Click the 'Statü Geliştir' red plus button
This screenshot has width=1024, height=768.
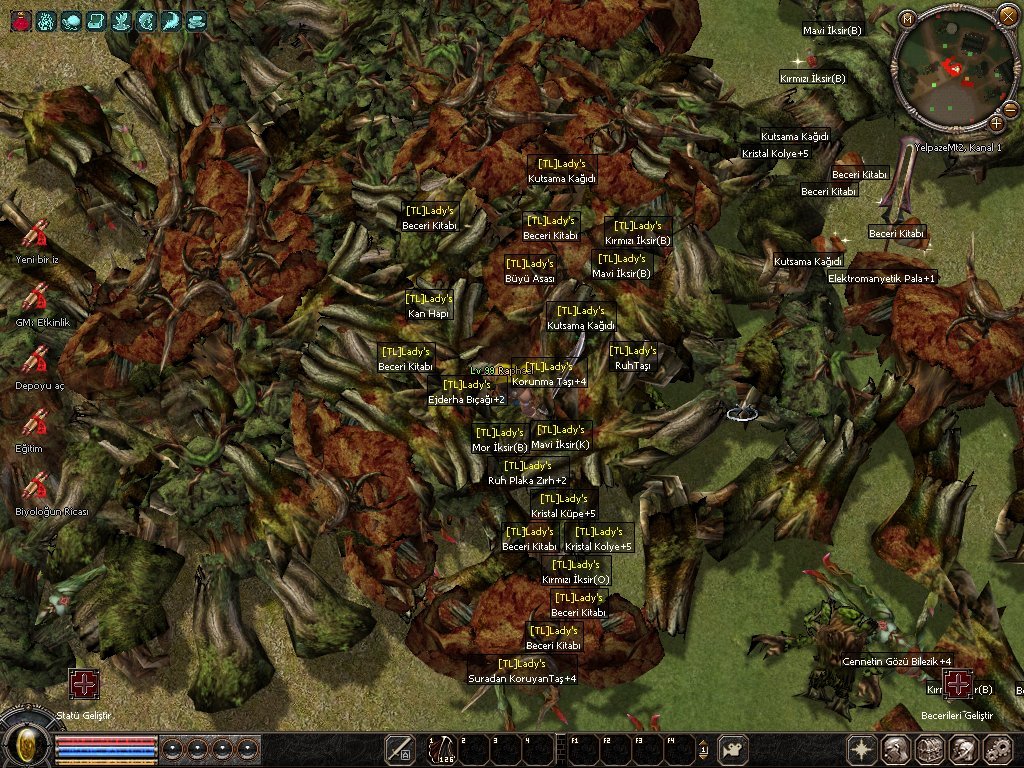[83, 684]
